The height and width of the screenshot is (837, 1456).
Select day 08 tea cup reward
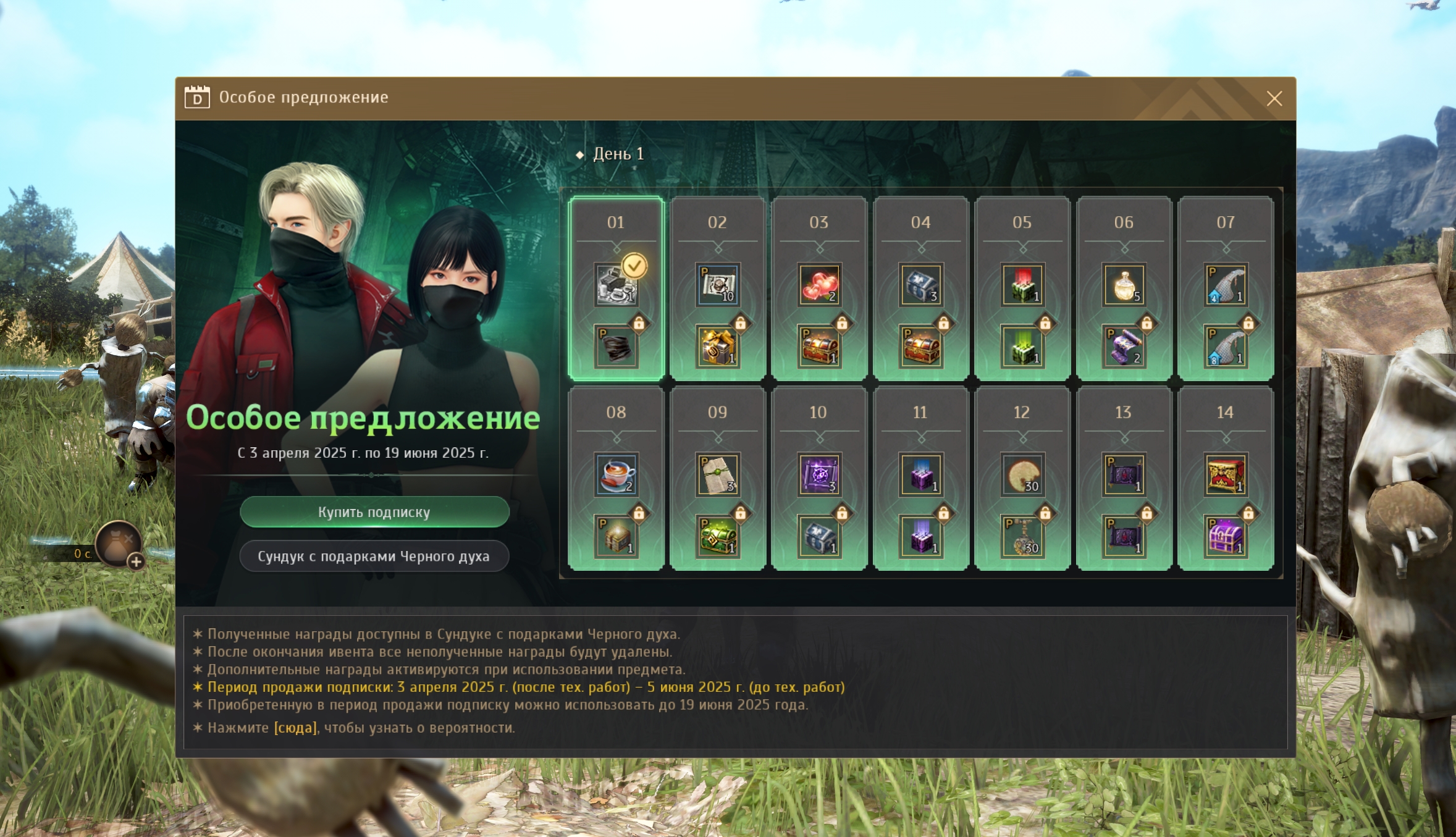[x=616, y=475]
